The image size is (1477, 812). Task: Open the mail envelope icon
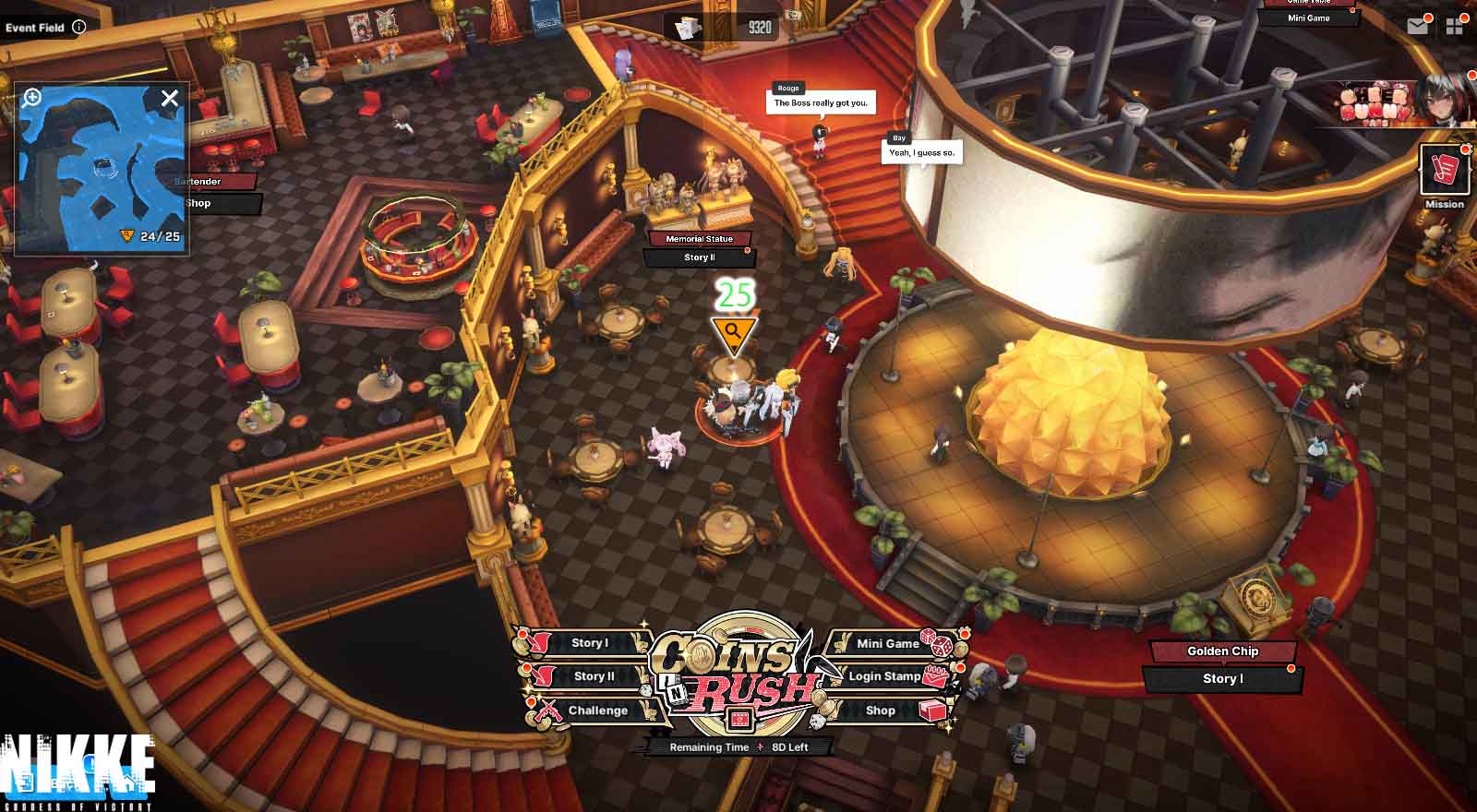point(1418,27)
